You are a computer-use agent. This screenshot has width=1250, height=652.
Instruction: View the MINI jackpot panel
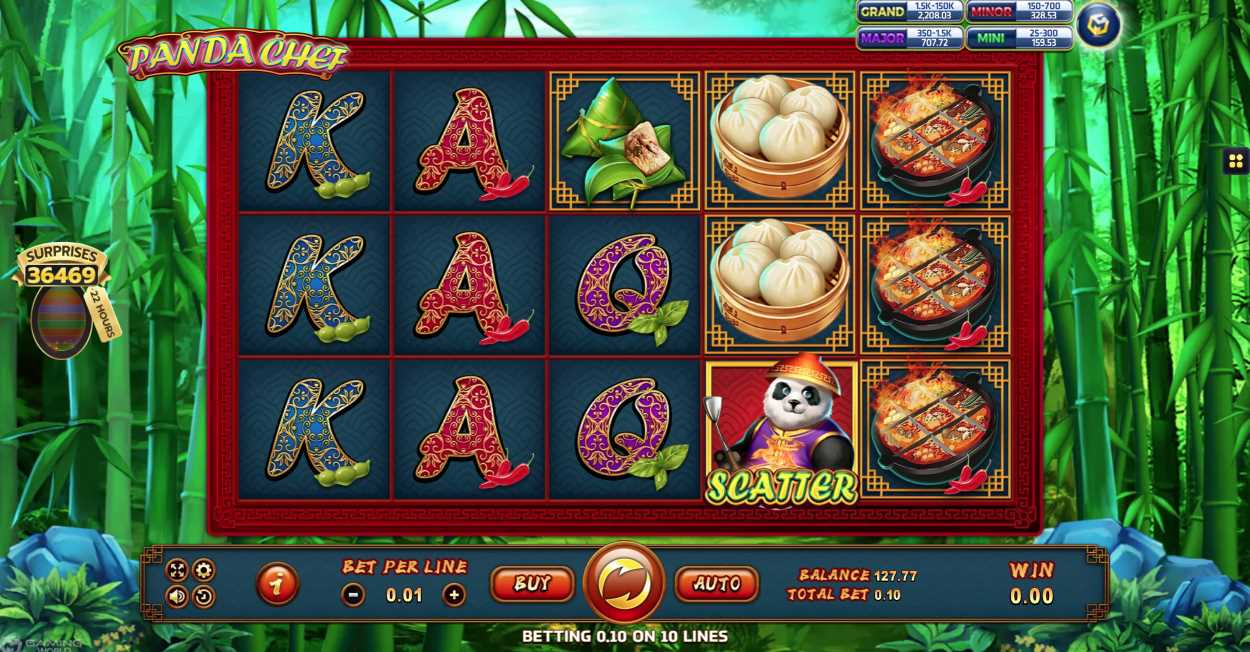[1019, 38]
